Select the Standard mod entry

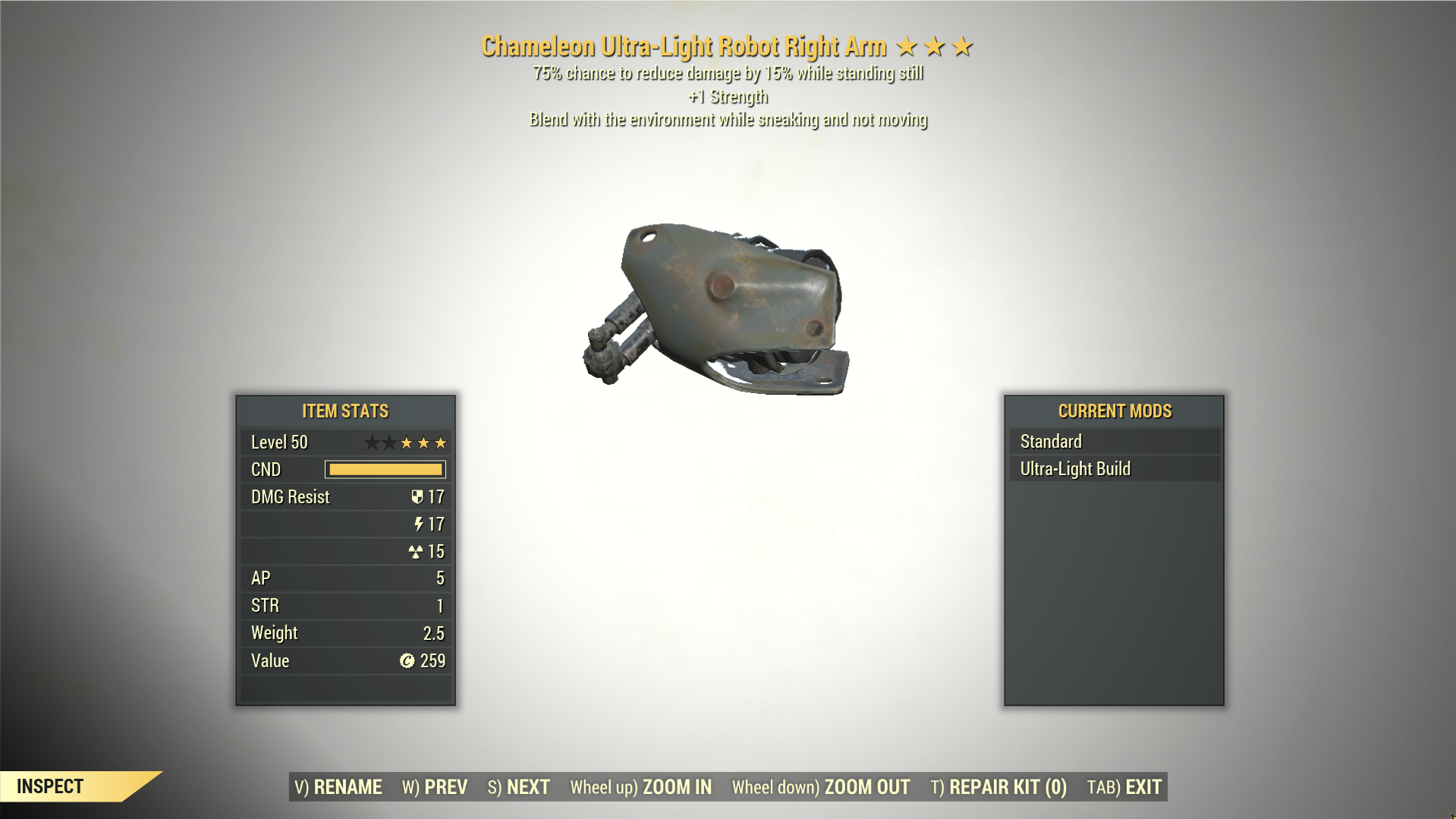pos(1114,442)
